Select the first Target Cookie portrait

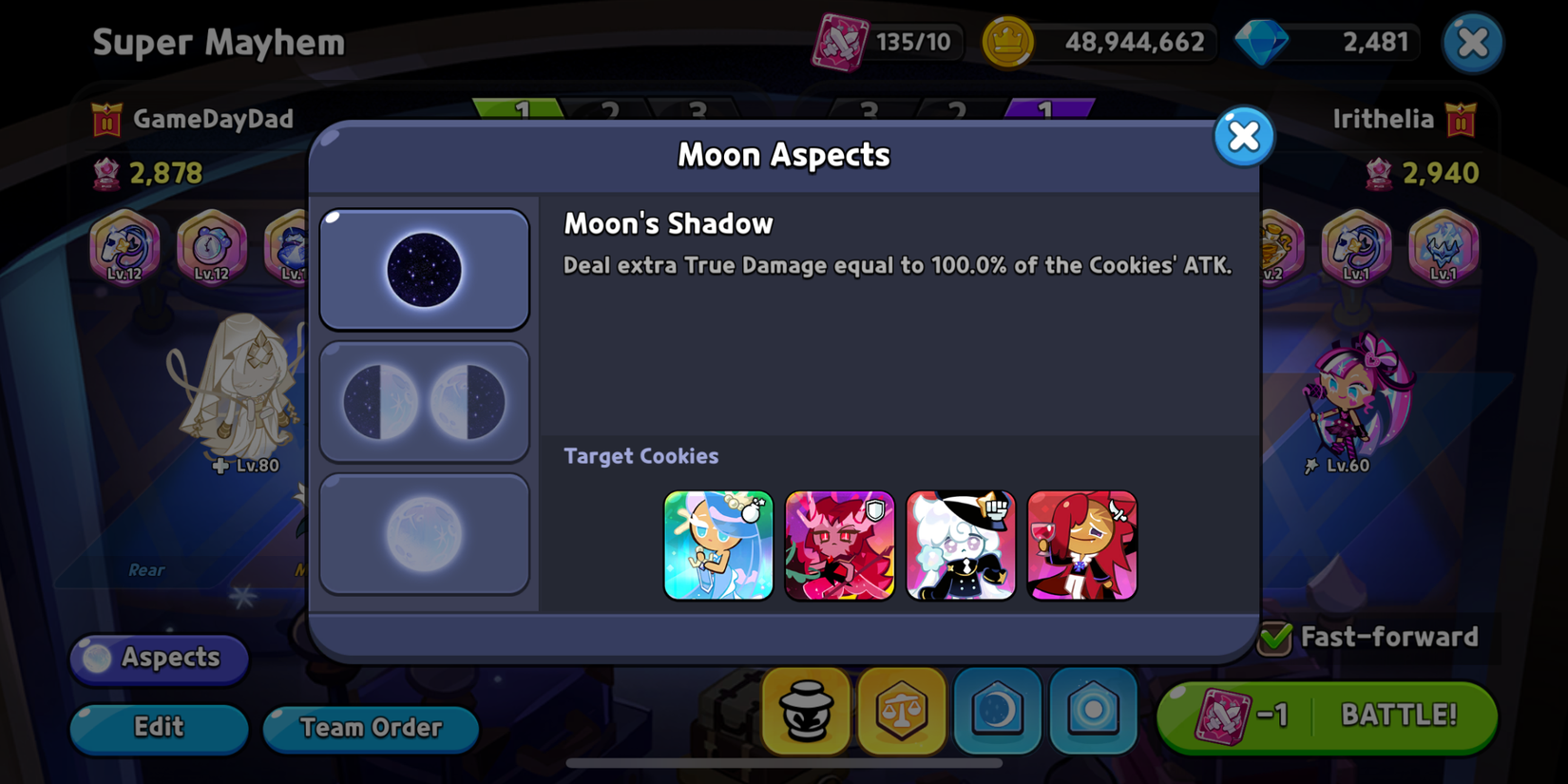pos(718,545)
